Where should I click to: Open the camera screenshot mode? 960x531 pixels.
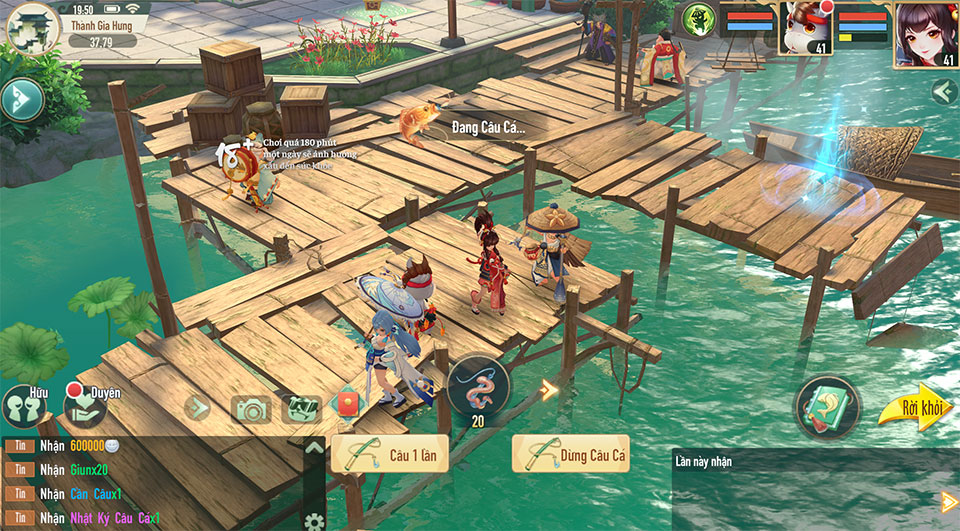251,408
